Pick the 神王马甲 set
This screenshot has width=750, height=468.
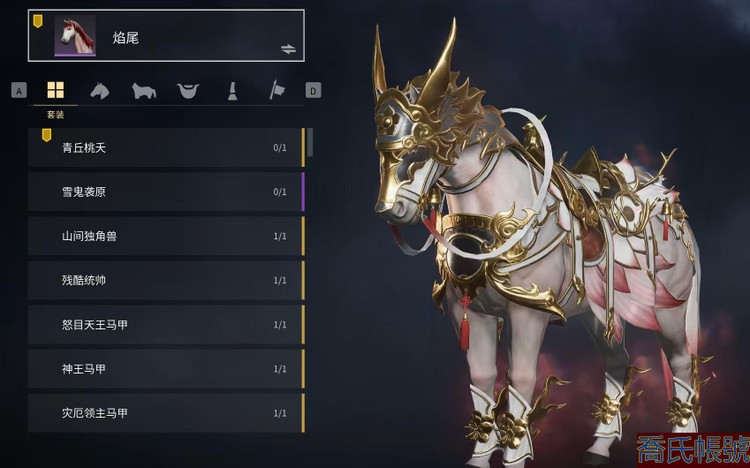point(165,369)
